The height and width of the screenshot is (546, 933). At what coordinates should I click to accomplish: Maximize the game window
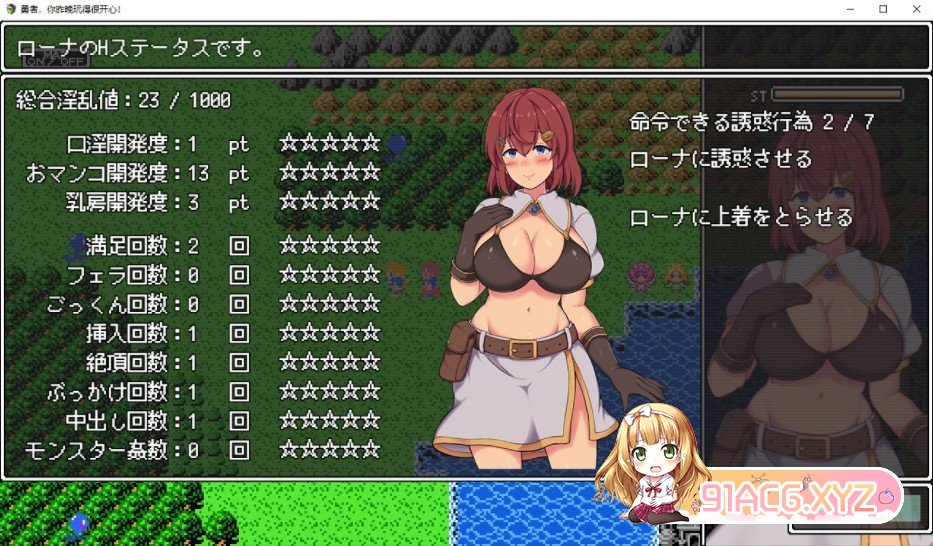(883, 9)
